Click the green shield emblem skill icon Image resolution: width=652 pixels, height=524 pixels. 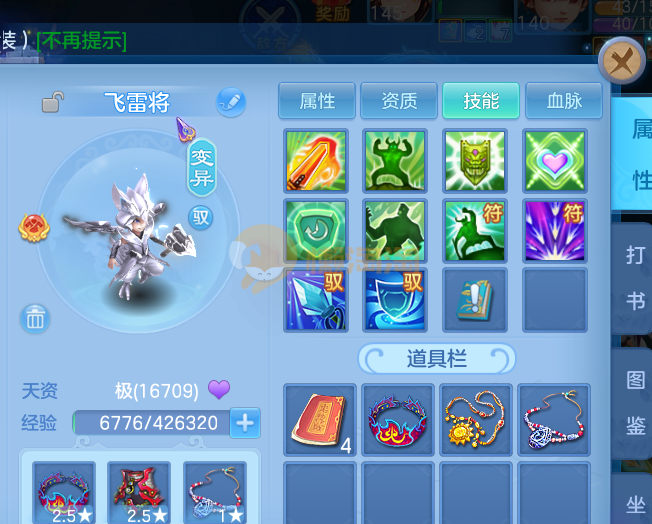pos(474,160)
